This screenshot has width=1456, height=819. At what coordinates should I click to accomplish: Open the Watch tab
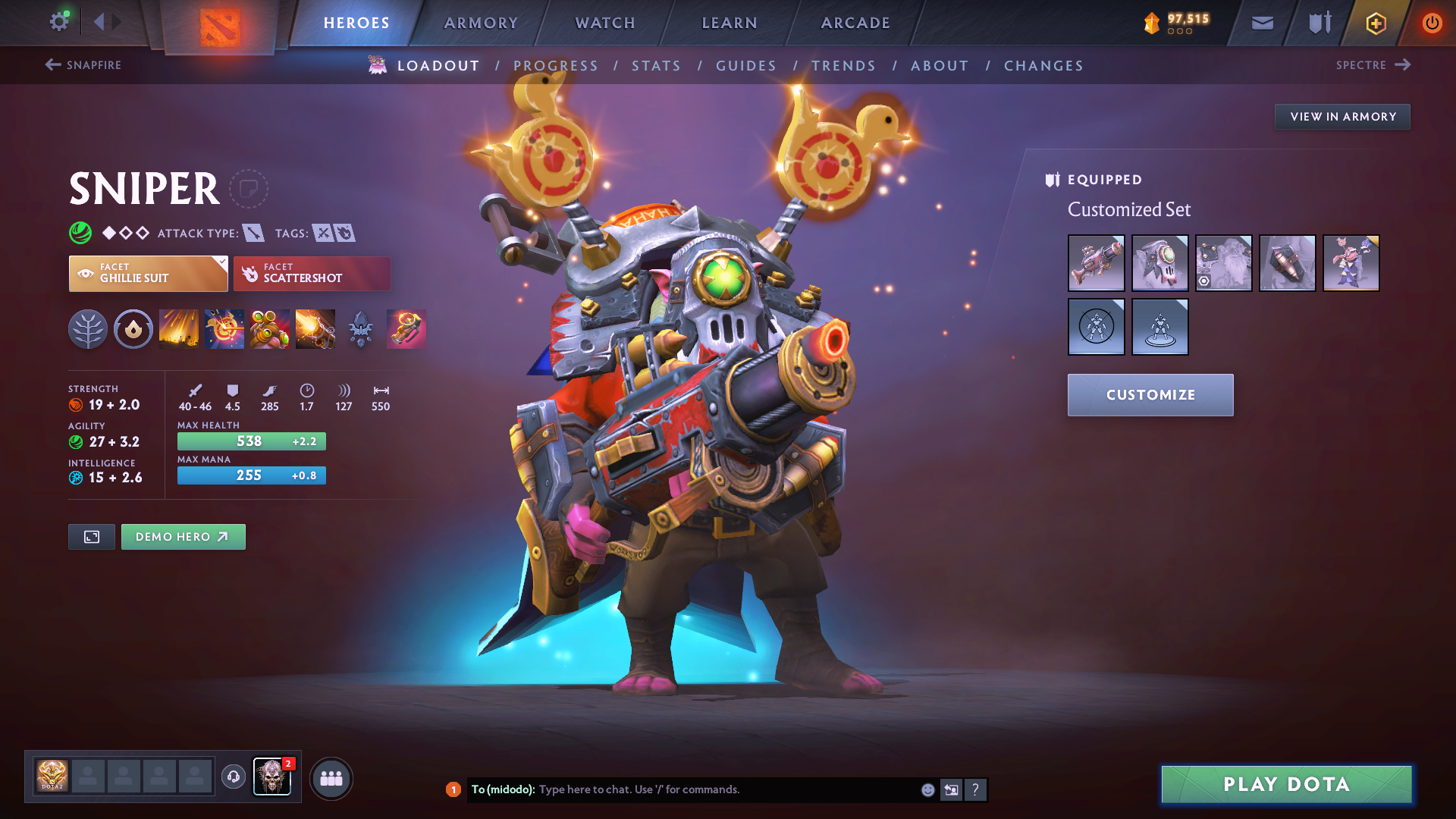click(605, 23)
